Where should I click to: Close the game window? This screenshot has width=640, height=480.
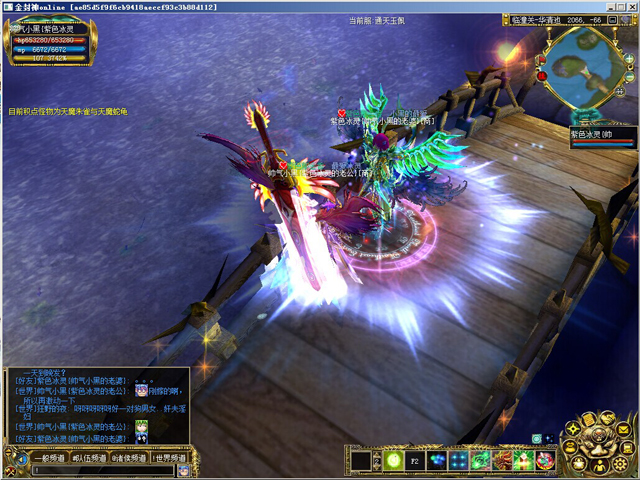tap(631, 6)
